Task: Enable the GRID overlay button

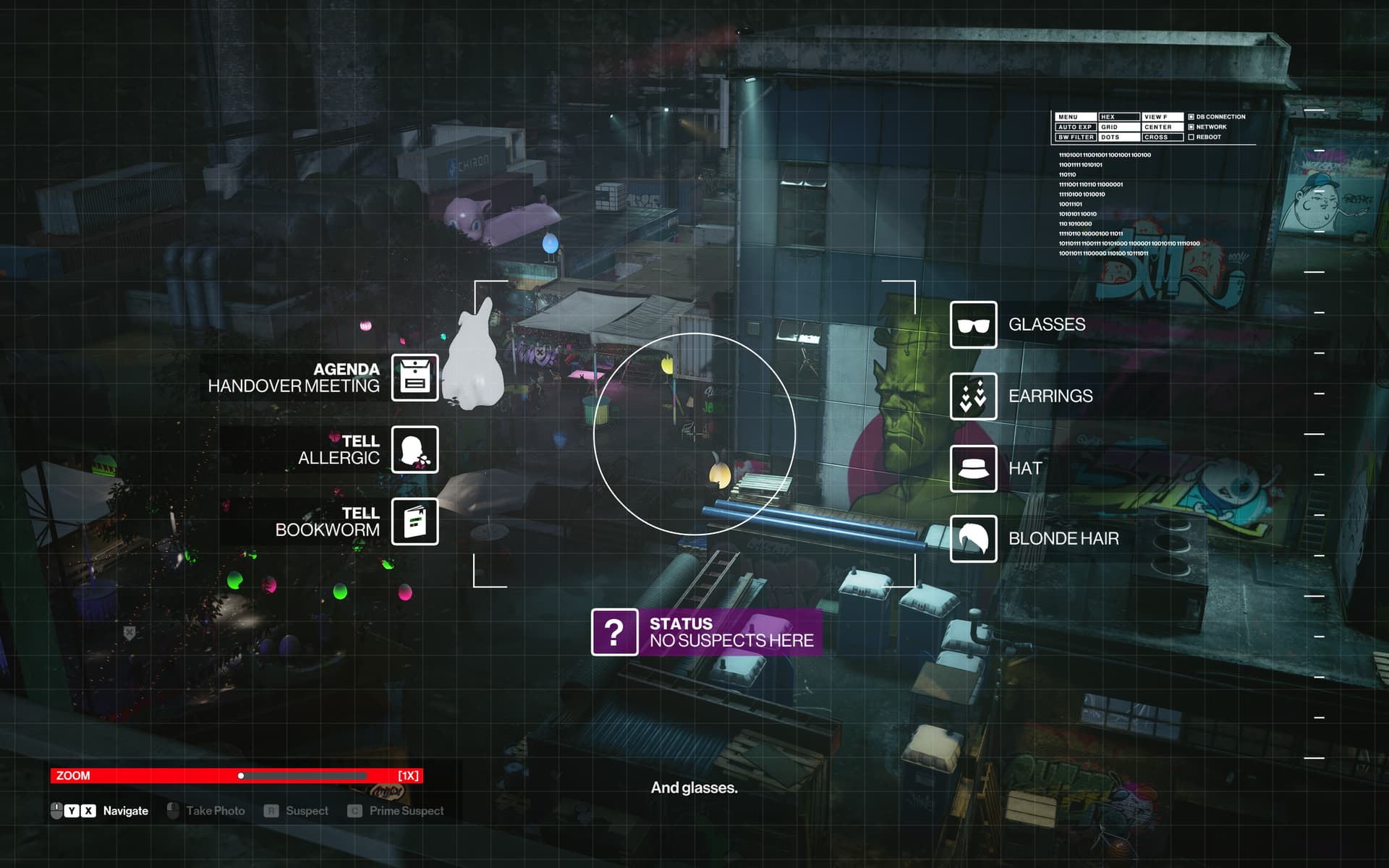Action: (x=1118, y=127)
